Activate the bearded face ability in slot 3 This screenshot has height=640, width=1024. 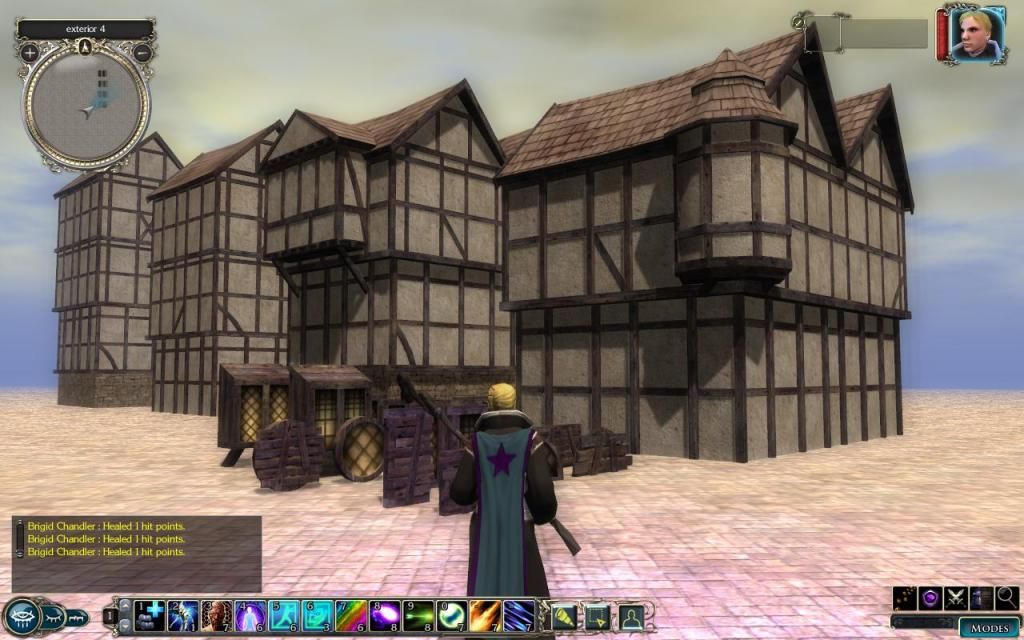tap(217, 615)
